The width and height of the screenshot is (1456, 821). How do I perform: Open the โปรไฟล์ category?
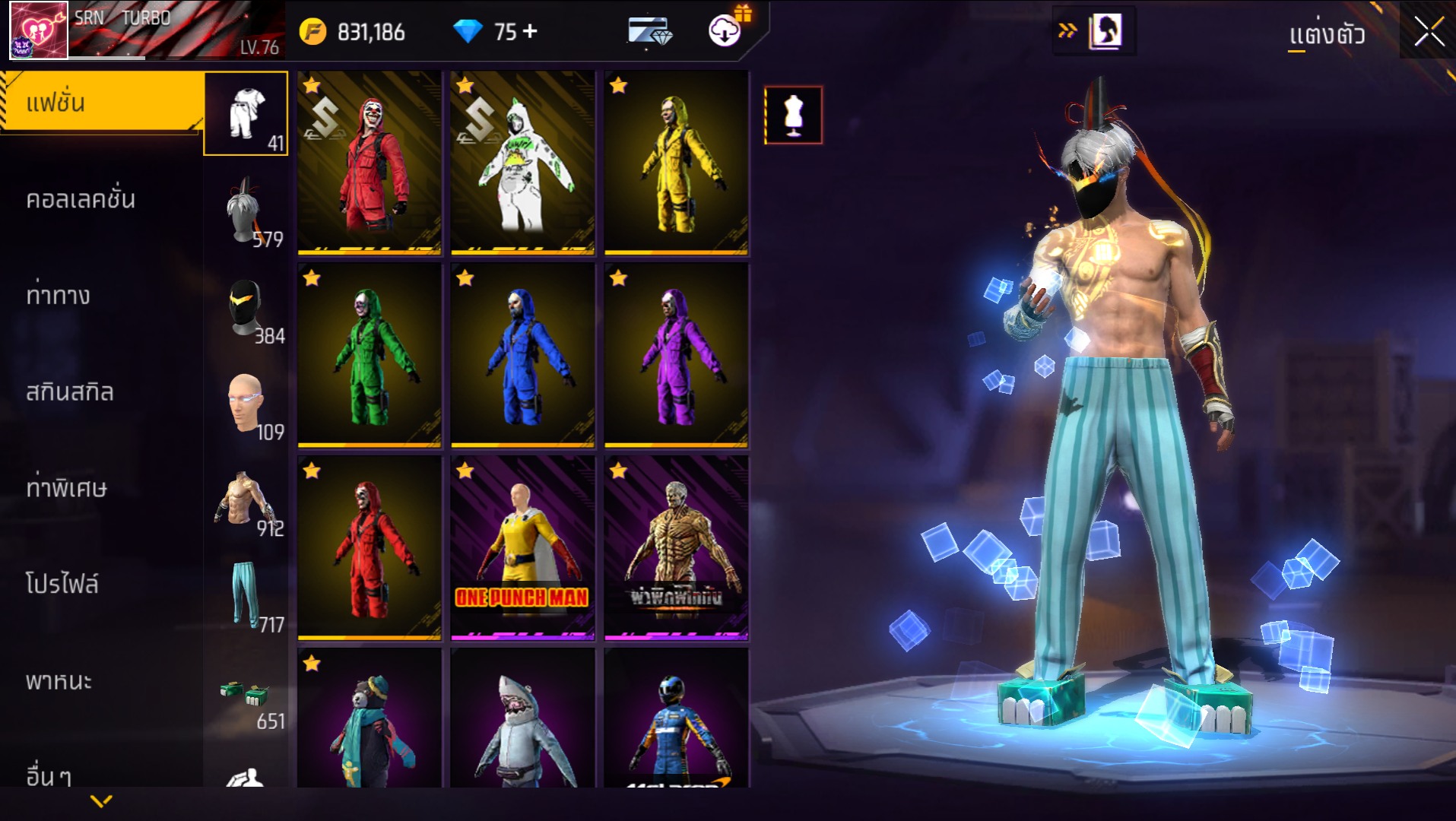pos(62,584)
